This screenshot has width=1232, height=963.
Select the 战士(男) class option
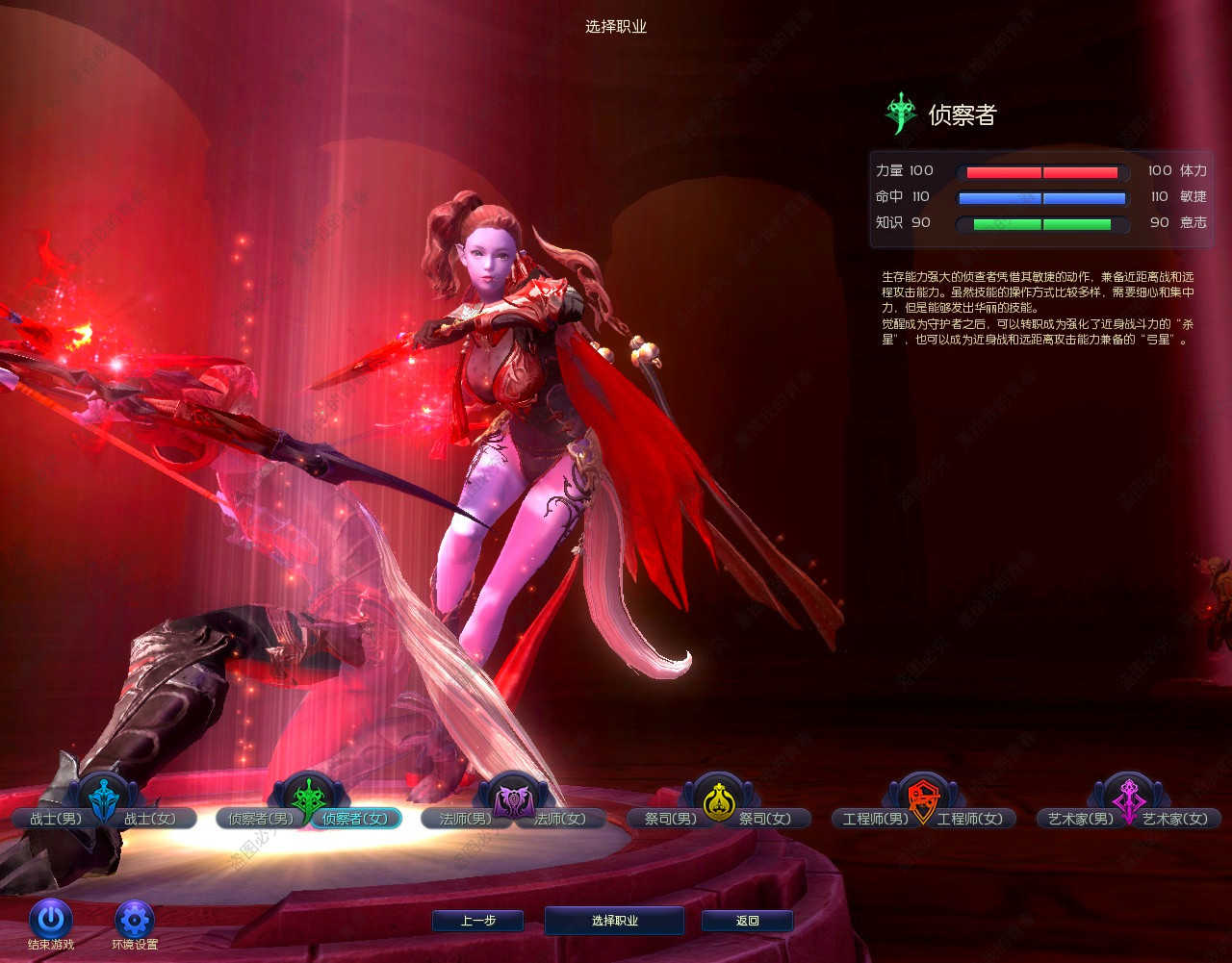click(55, 819)
